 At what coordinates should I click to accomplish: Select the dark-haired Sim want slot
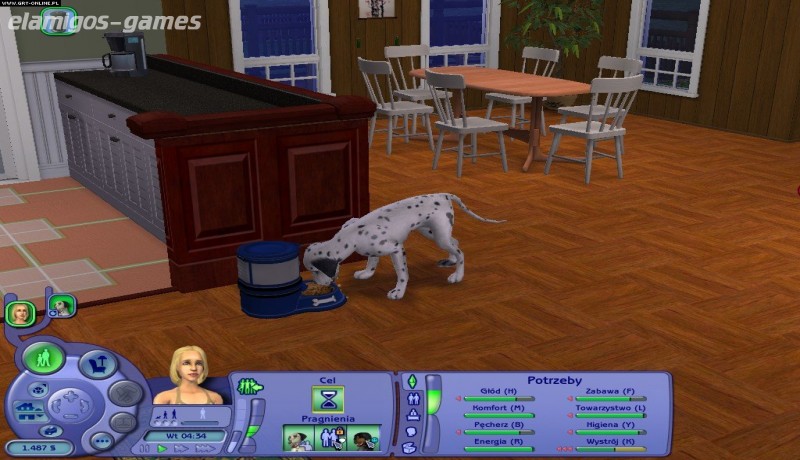tap(364, 438)
